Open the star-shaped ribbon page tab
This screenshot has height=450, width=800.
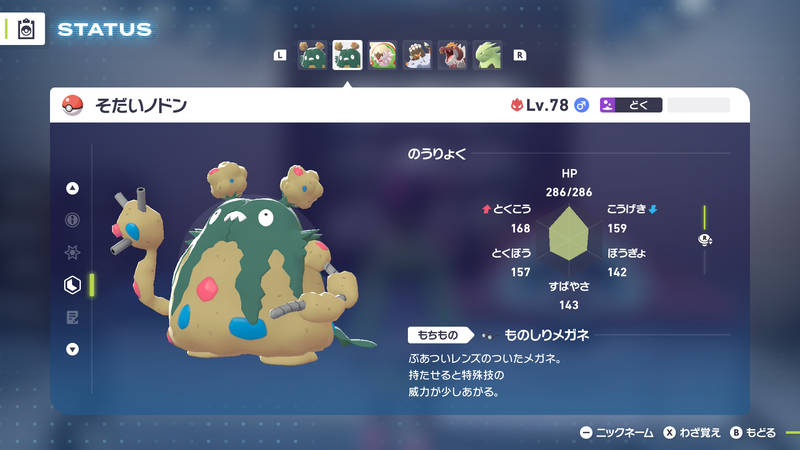[x=72, y=252]
